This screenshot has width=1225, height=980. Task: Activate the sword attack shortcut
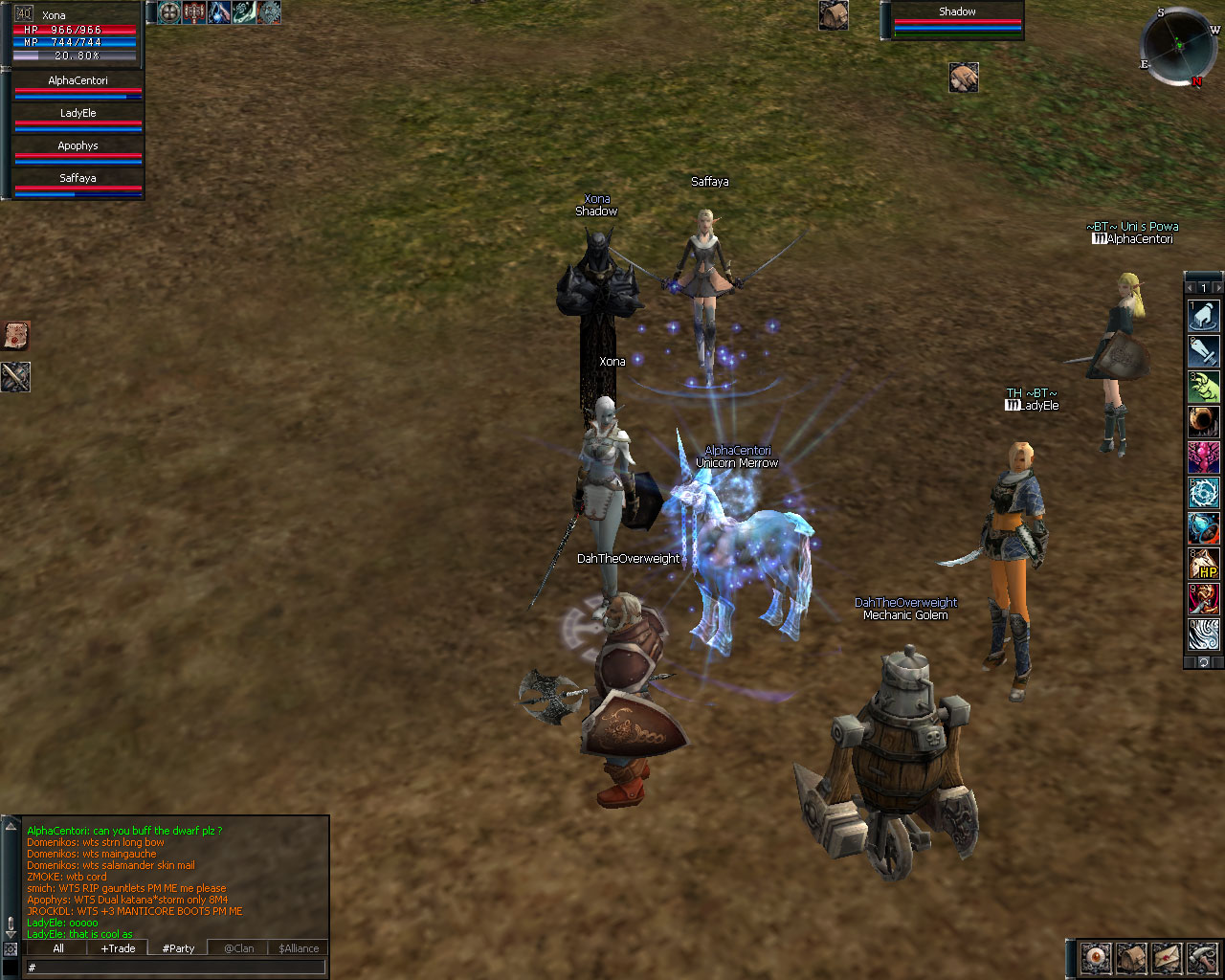coord(1203,350)
